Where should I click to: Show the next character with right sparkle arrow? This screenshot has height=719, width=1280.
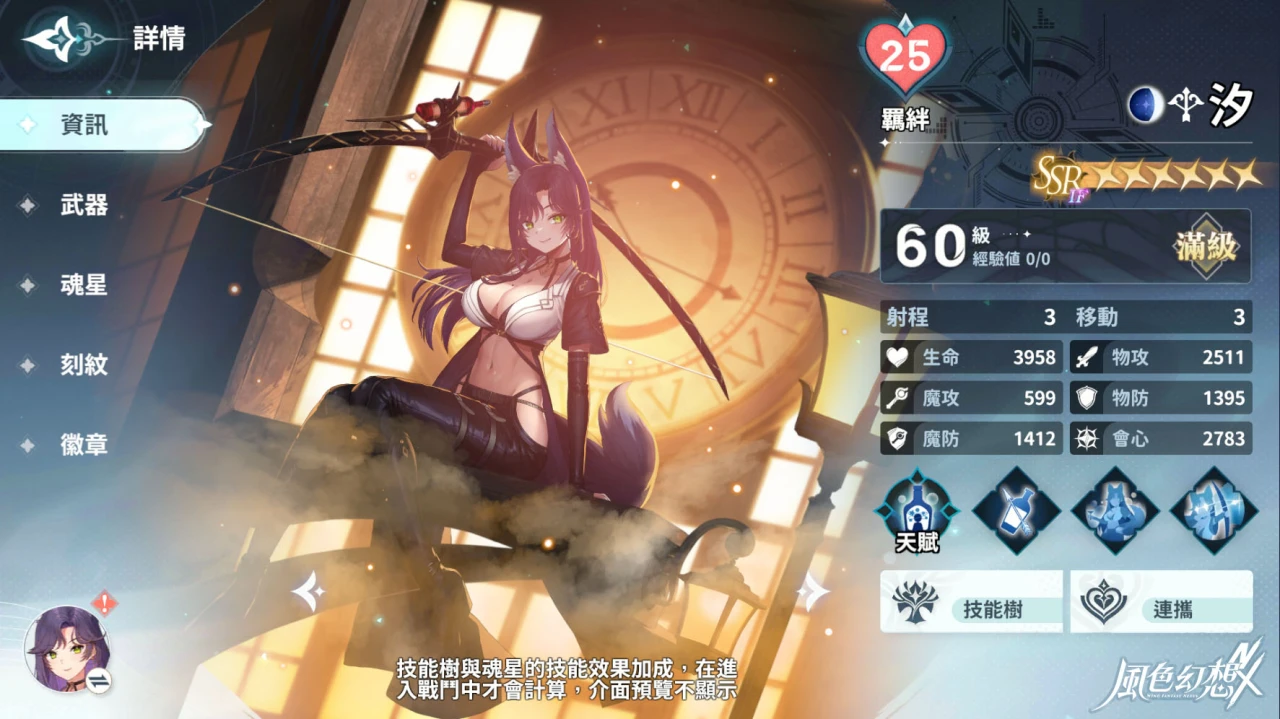pos(813,593)
